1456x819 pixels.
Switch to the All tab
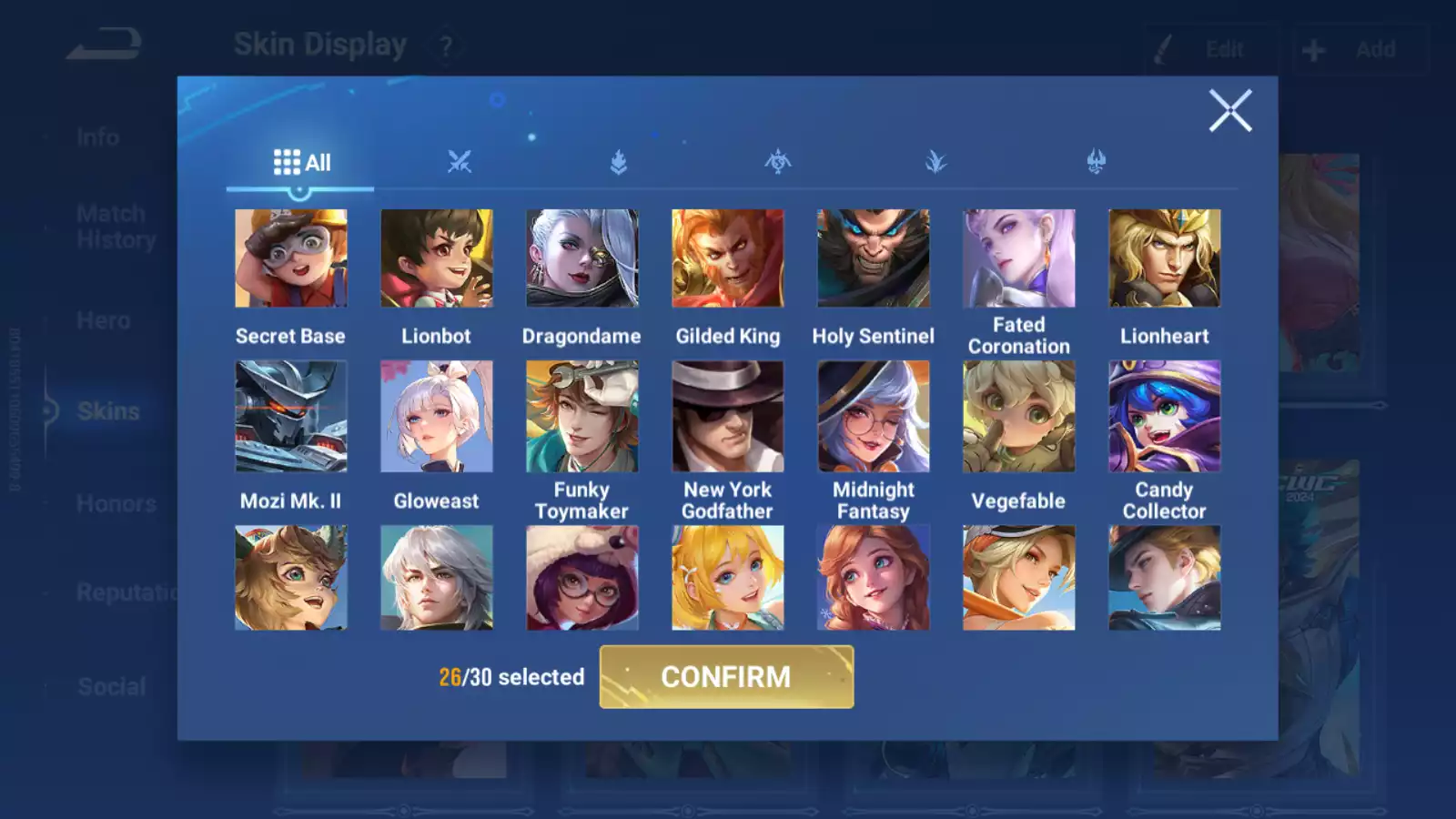[x=300, y=161]
